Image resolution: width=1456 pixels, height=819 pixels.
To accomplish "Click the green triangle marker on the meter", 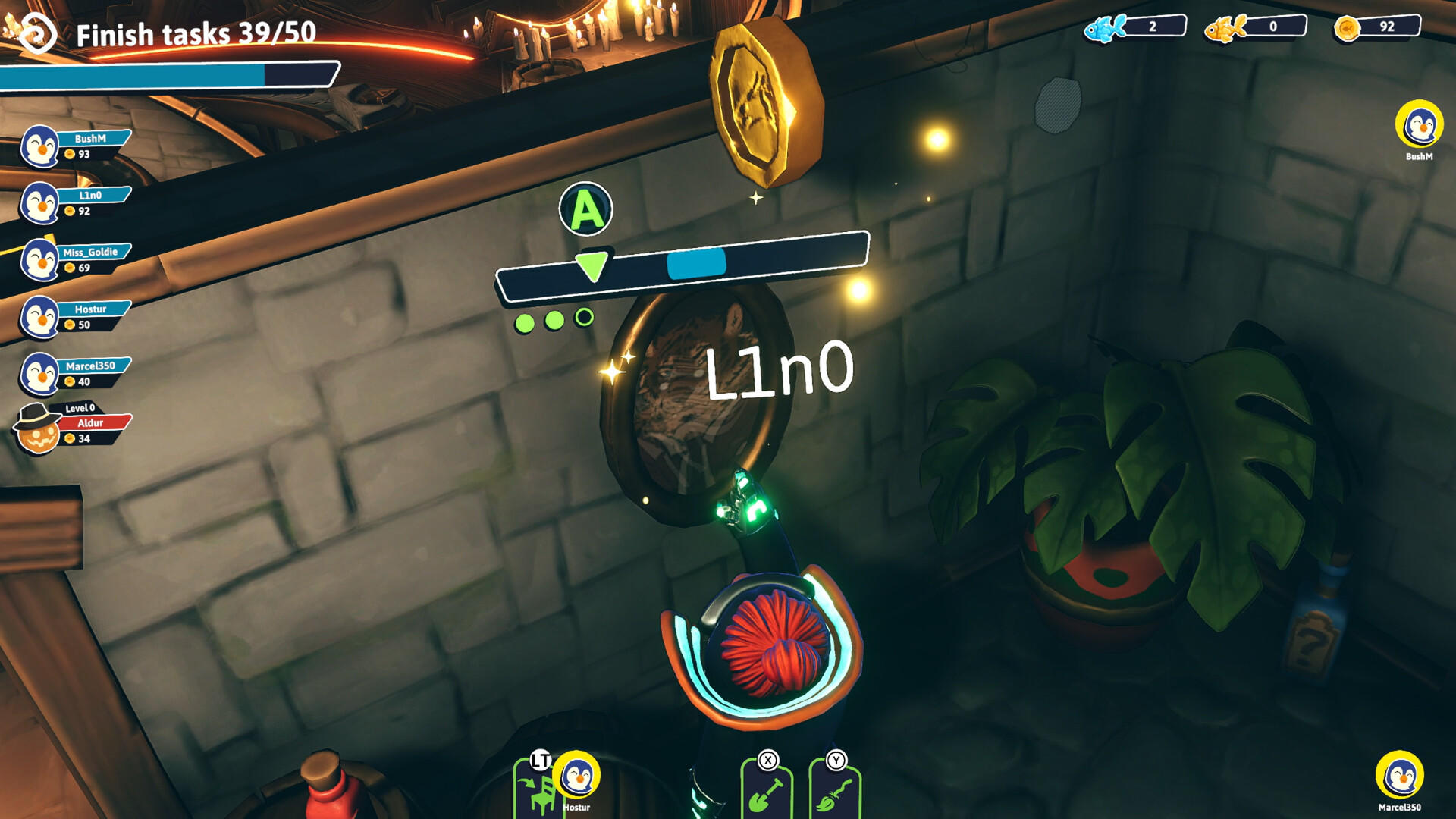I will coord(592,265).
